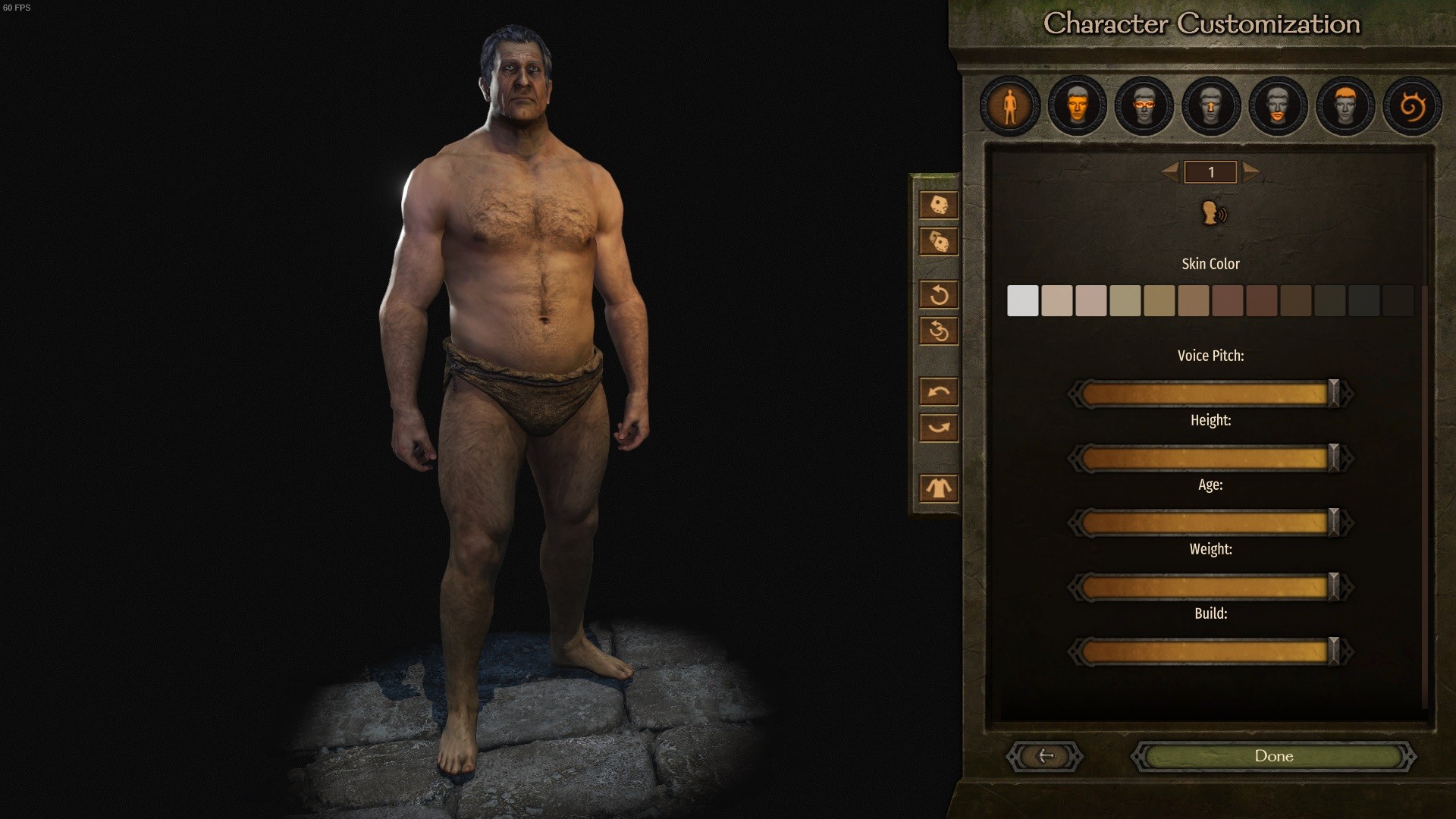Confirm with the Done button

pyautogui.click(x=1273, y=756)
